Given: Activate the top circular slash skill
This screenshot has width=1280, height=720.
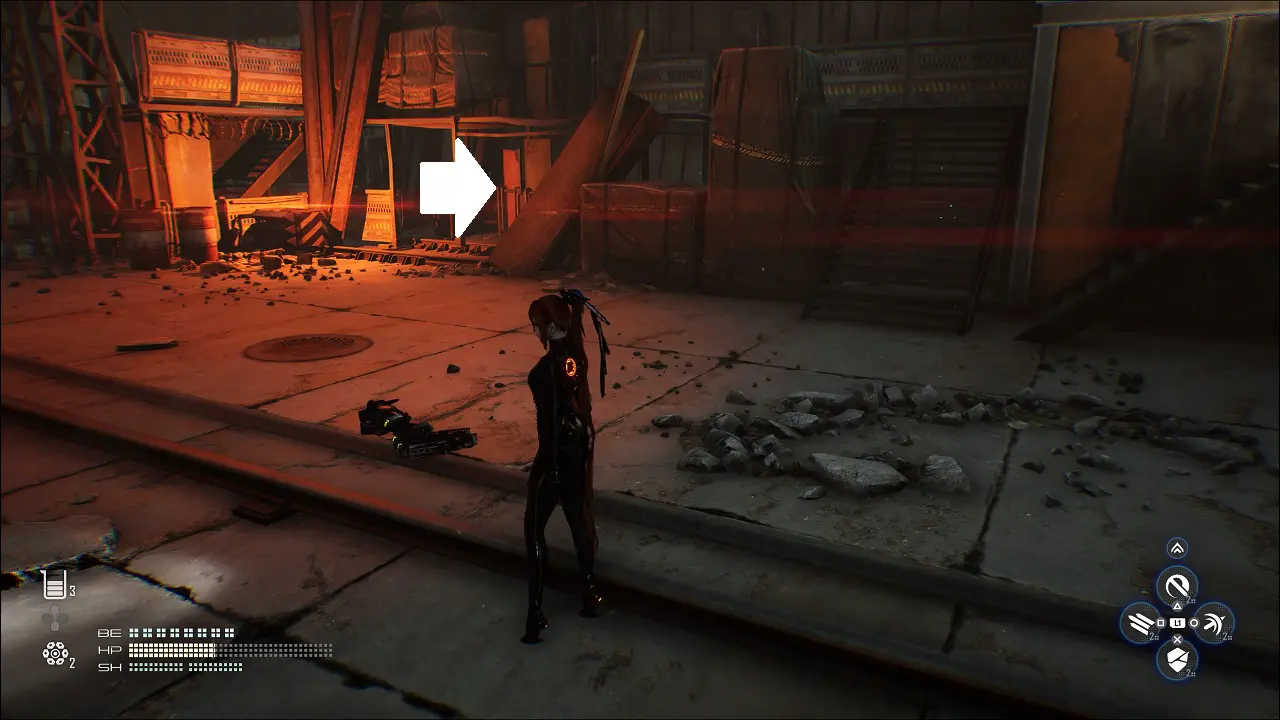Looking at the screenshot, I should tap(1177, 585).
